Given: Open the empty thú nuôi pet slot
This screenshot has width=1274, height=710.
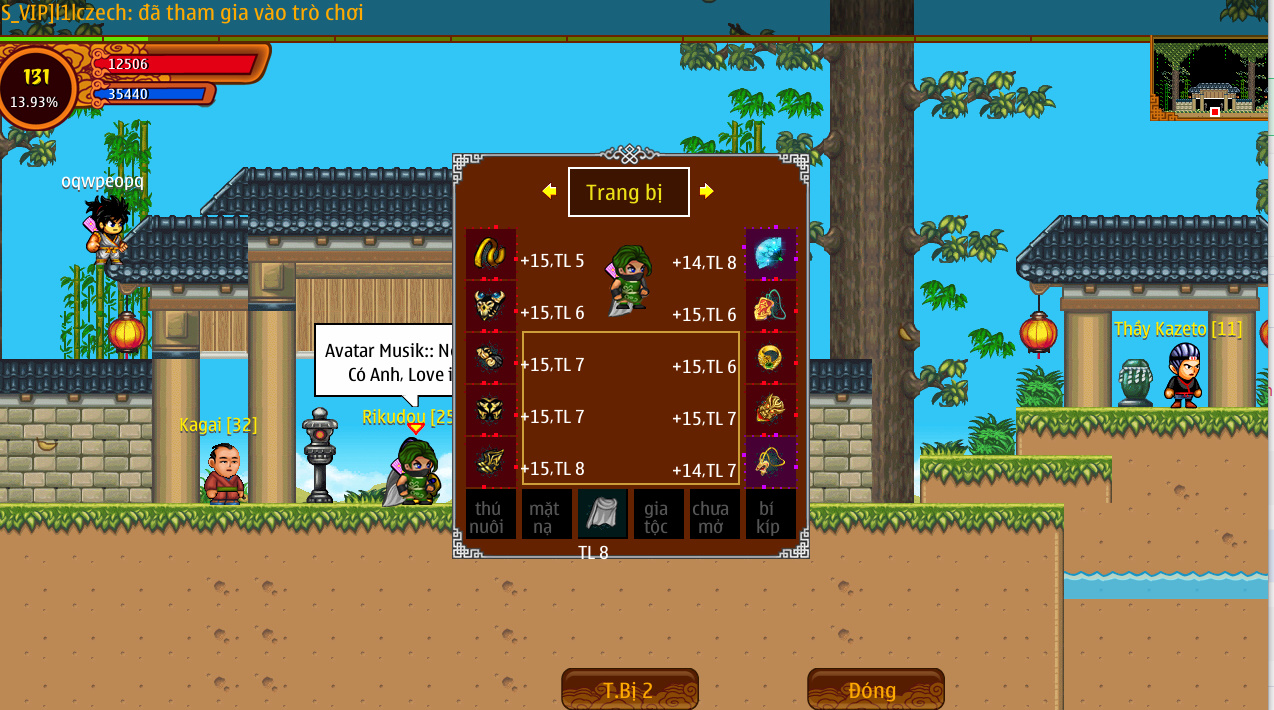Looking at the screenshot, I should click(x=491, y=514).
